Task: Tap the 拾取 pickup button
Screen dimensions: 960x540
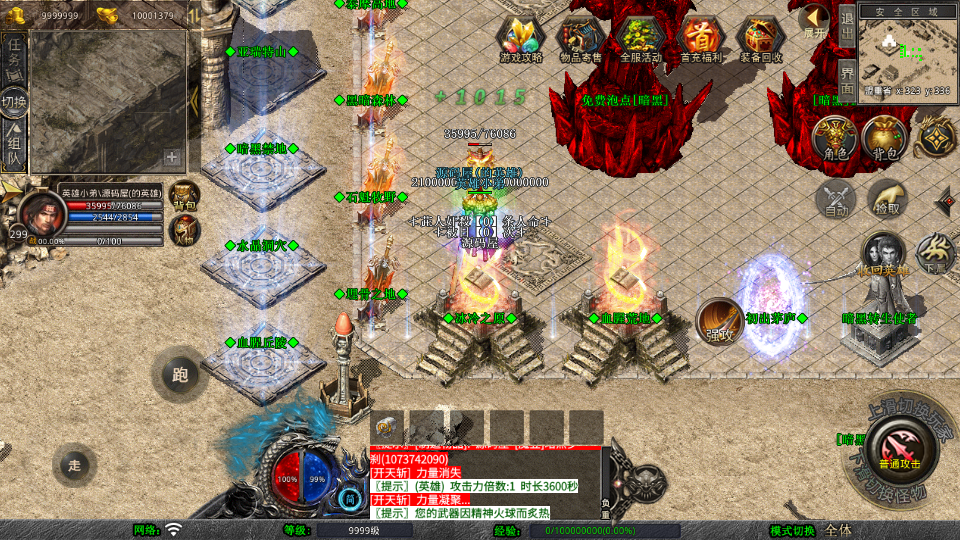Action: point(887,199)
